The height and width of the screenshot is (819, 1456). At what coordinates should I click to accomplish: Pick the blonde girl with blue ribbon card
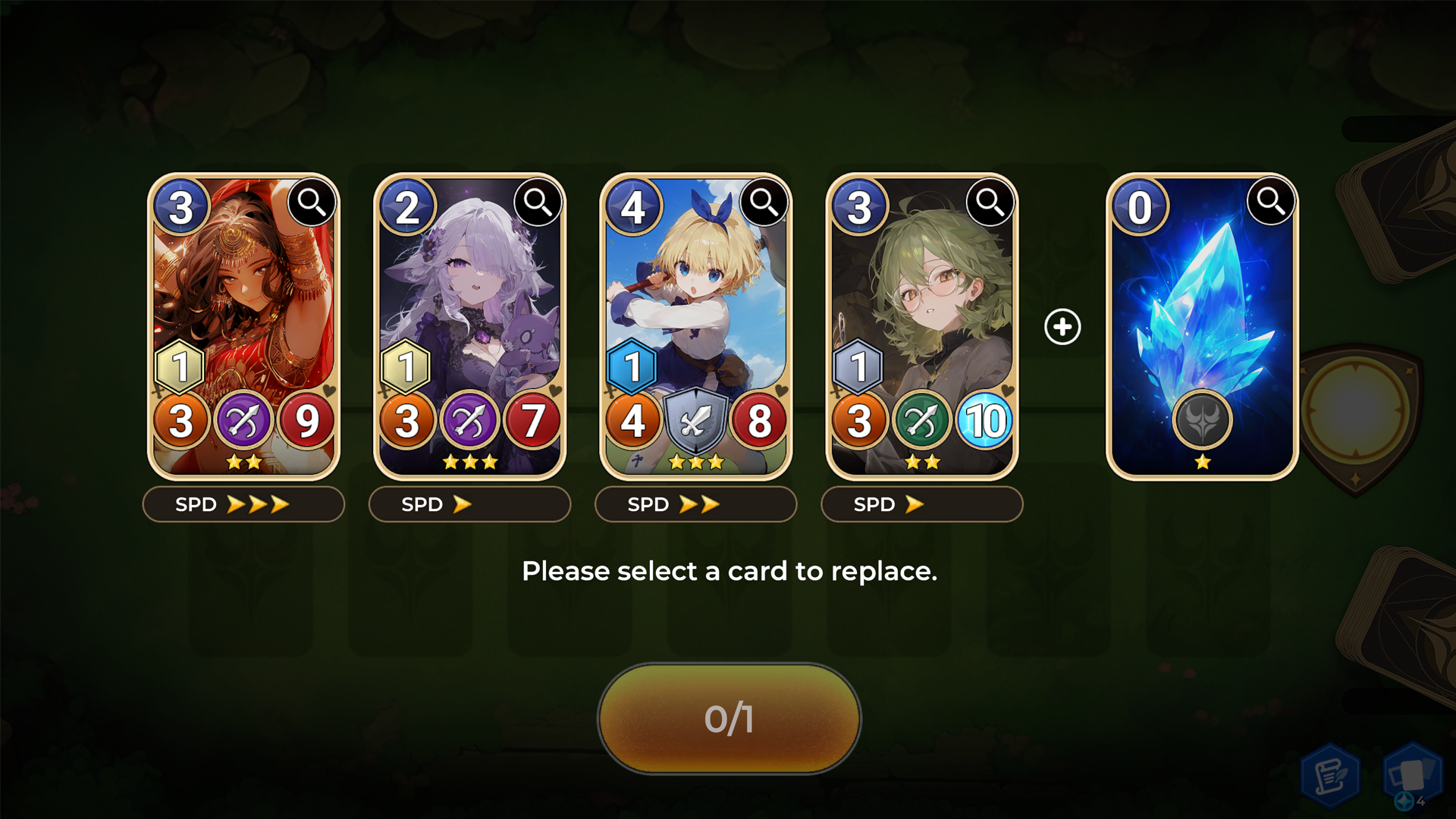point(695,303)
